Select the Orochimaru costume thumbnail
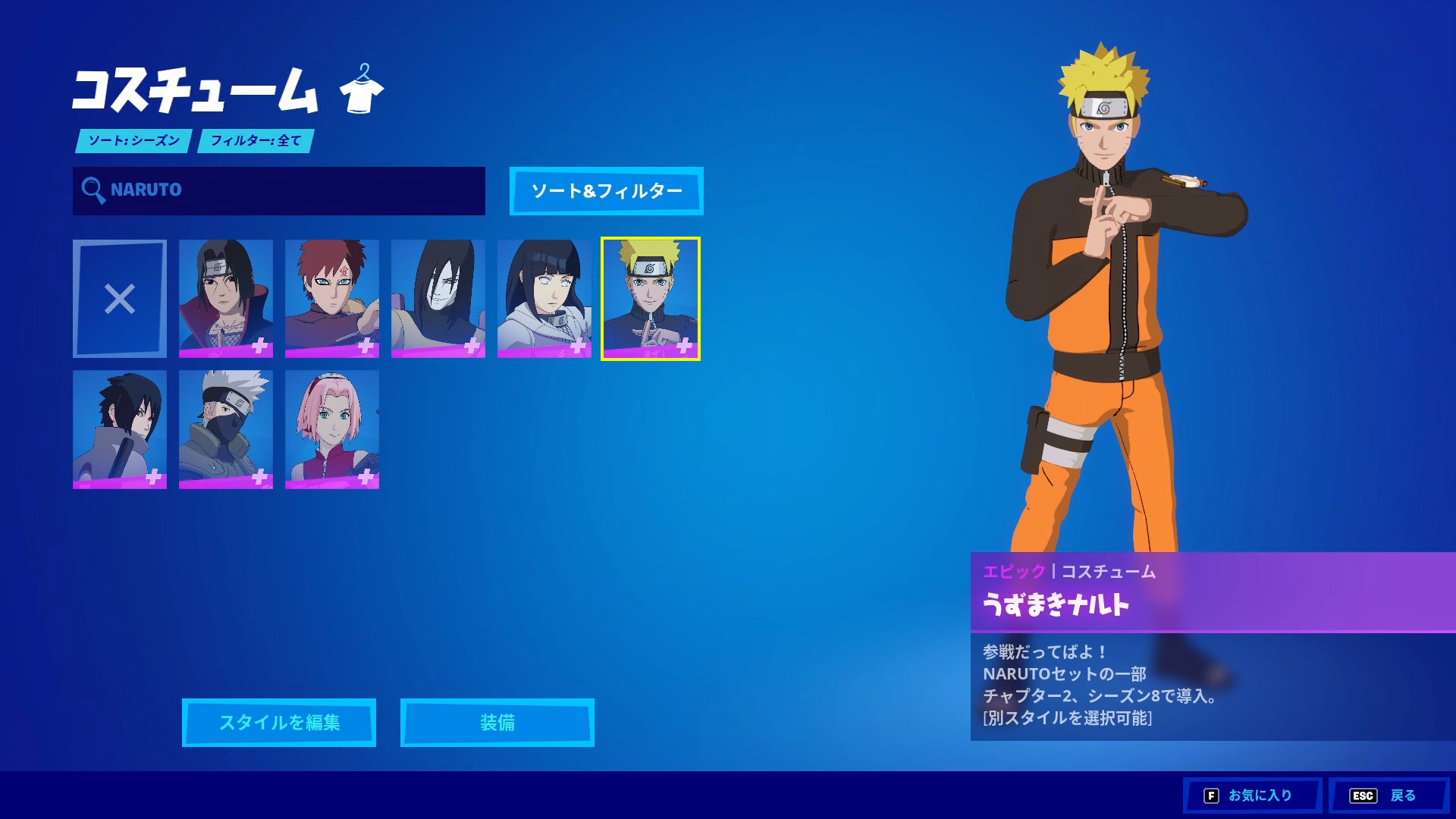 (438, 298)
